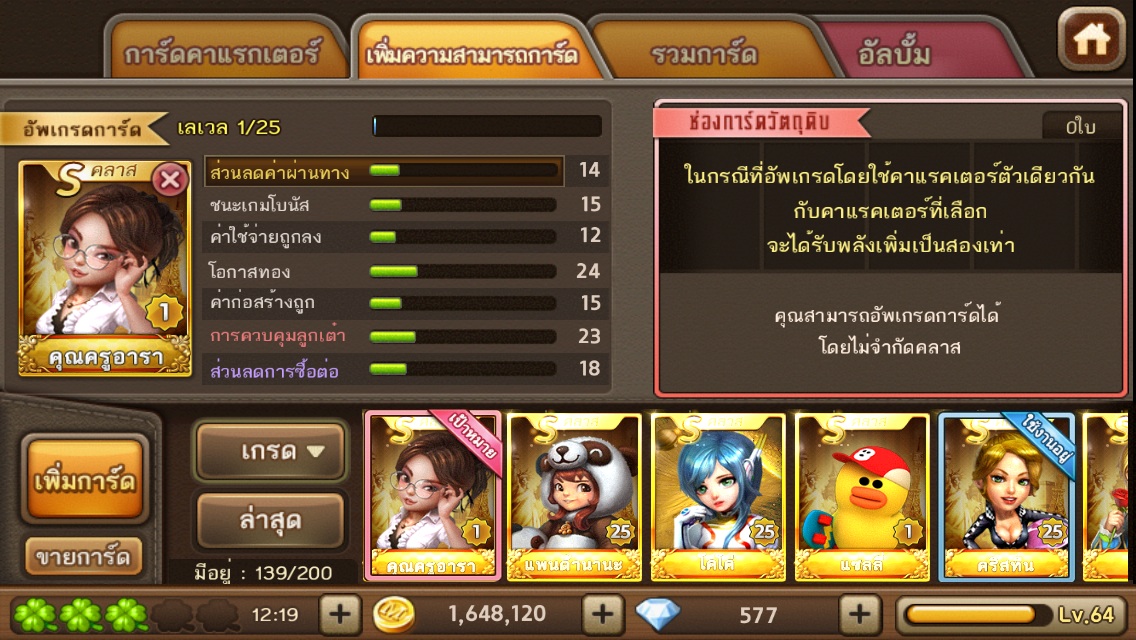The height and width of the screenshot is (640, 1136).
Task: Choose the yellow duck card
Action: (862, 495)
